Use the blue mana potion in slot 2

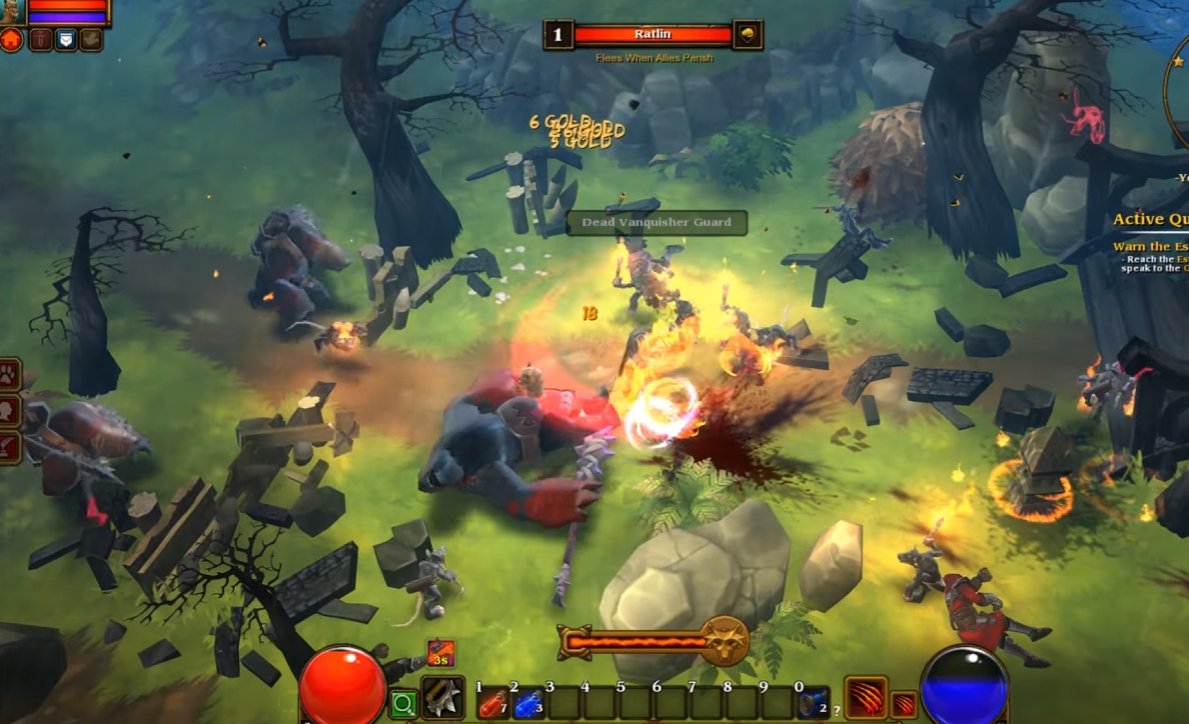coord(528,704)
